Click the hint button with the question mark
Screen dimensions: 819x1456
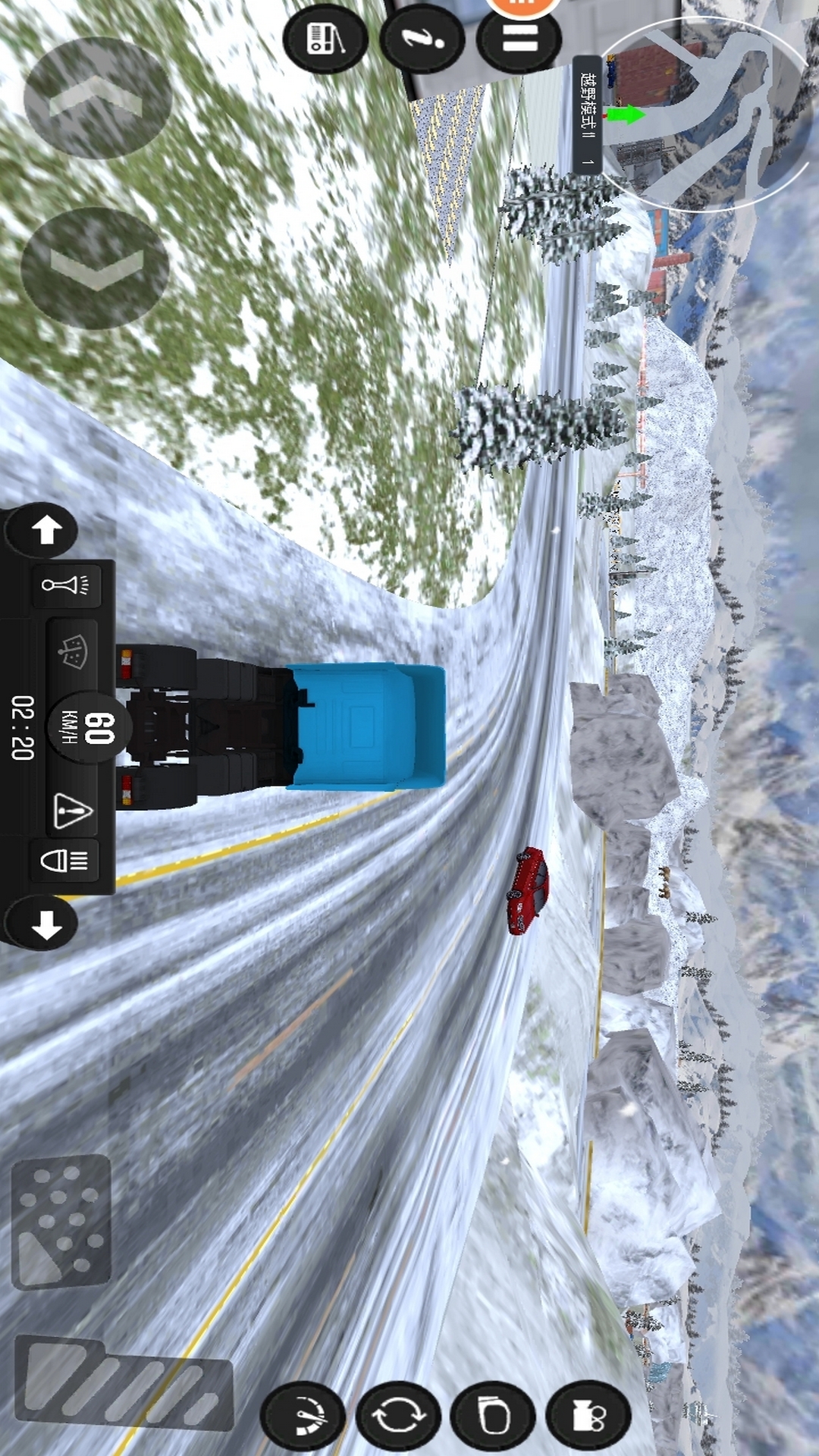(422, 38)
